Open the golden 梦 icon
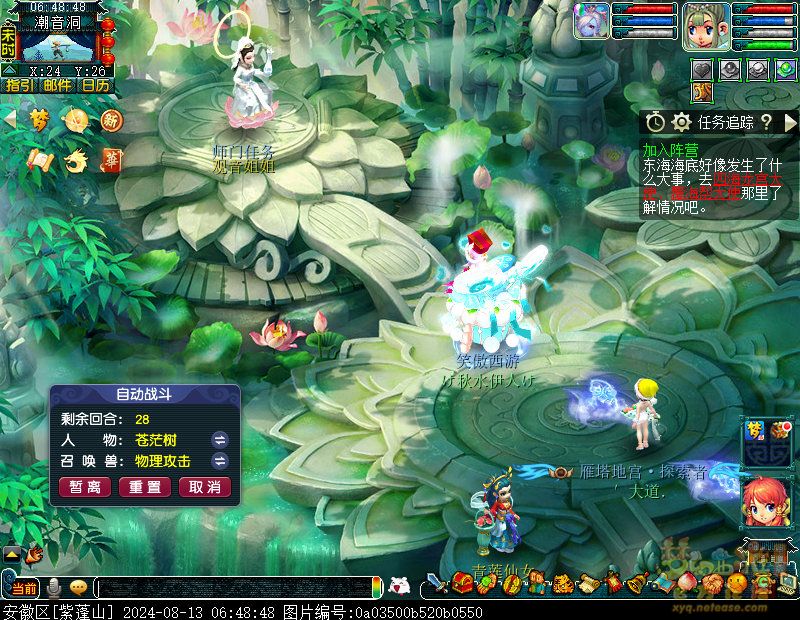 coord(39,120)
